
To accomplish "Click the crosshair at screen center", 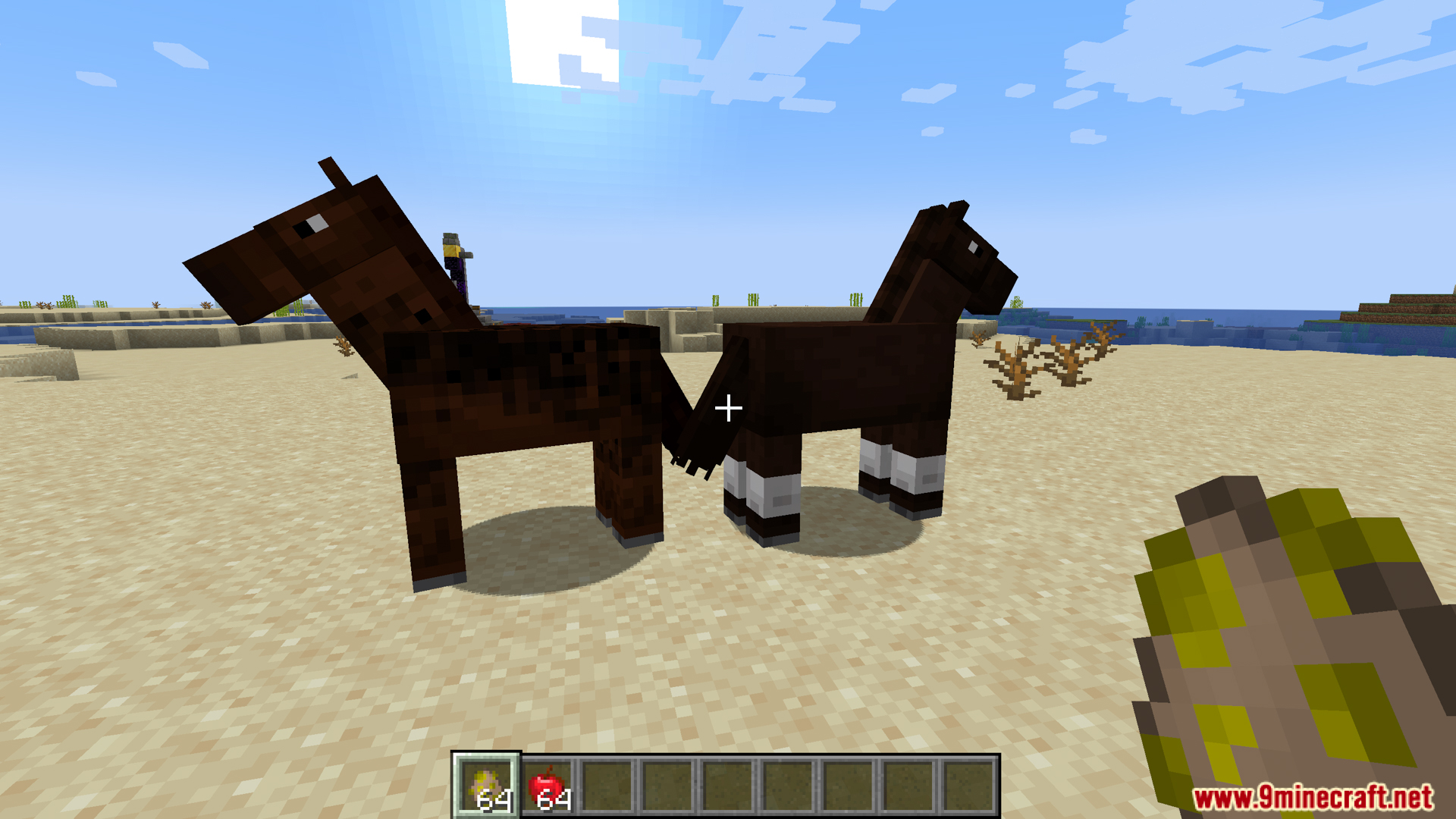I will 728,408.
